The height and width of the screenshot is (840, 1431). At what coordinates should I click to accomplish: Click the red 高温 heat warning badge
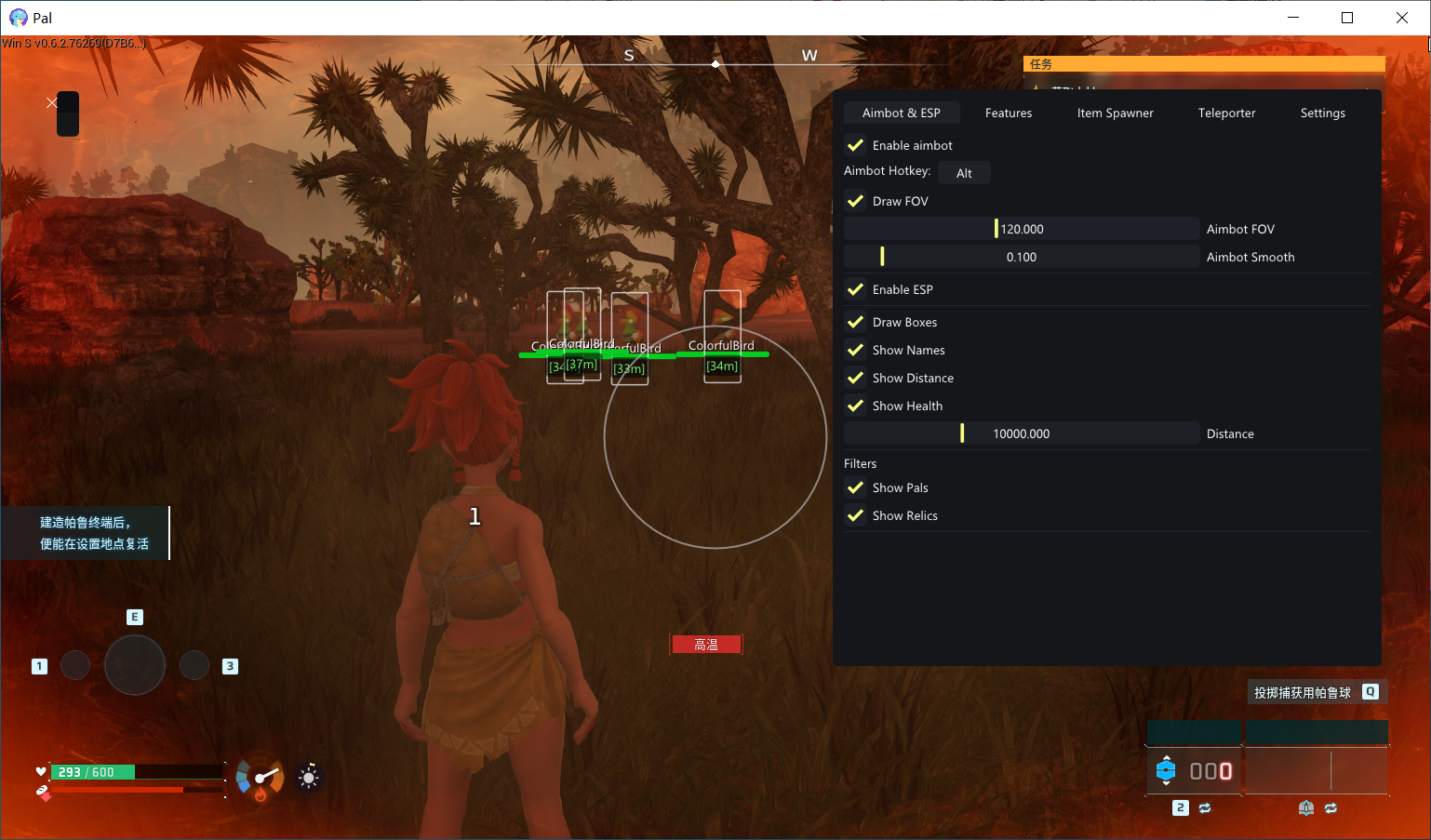pyautogui.click(x=706, y=644)
